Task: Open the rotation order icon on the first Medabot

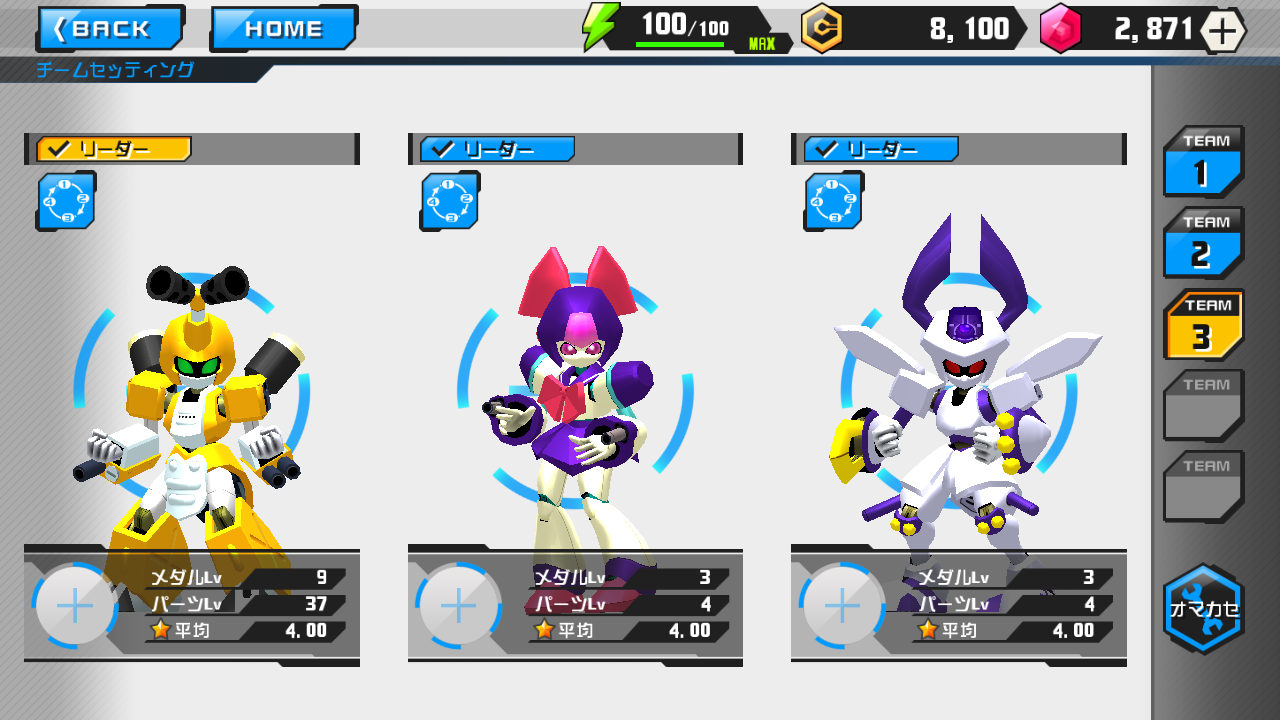Action: (65, 201)
